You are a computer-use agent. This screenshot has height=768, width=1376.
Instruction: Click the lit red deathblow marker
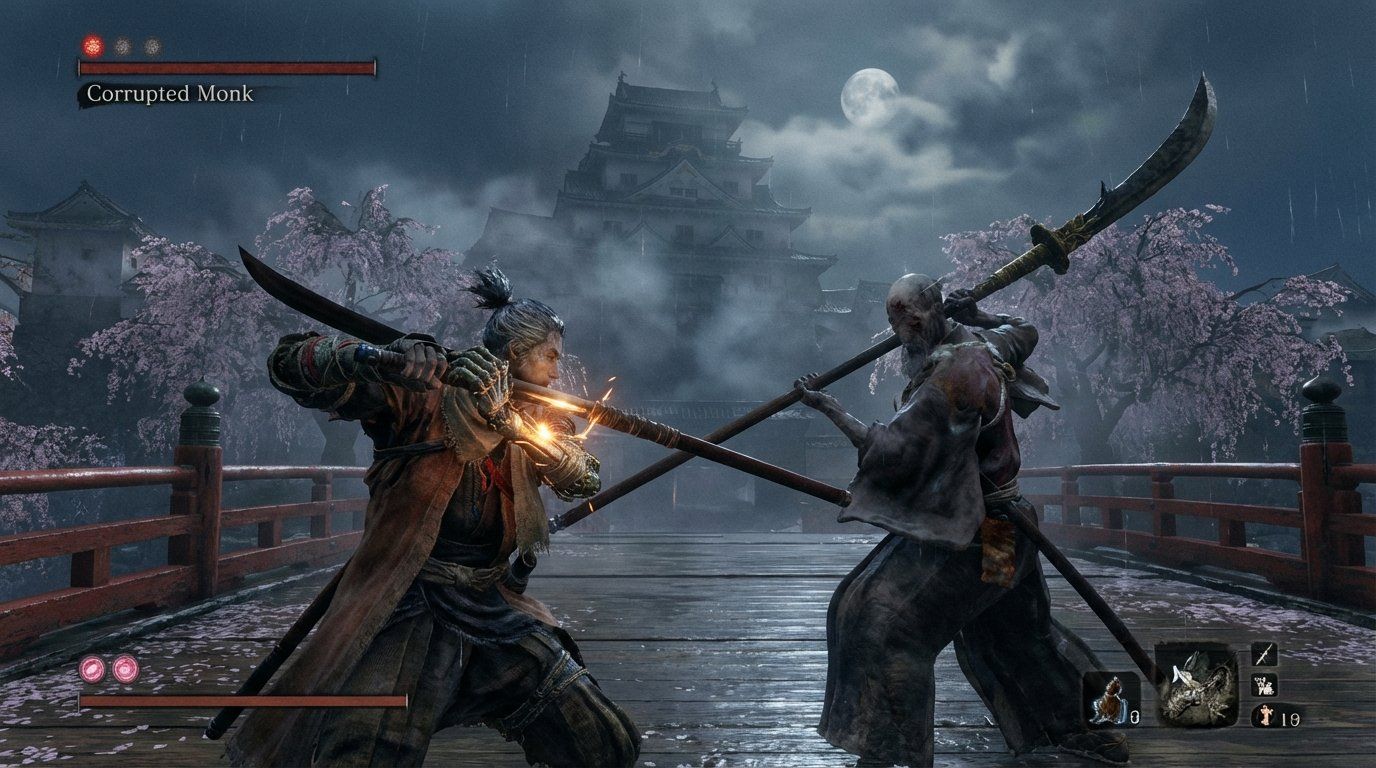(92, 46)
